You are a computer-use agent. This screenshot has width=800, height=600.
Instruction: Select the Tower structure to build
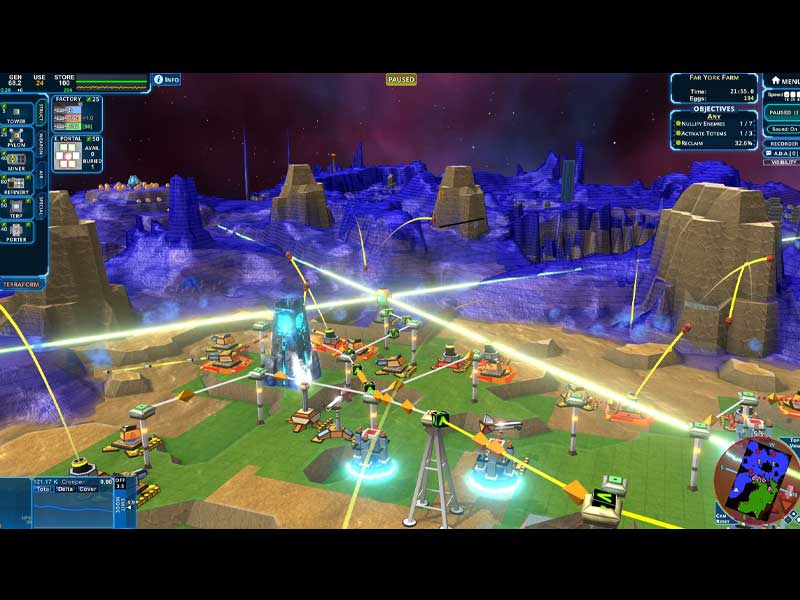[x=16, y=112]
